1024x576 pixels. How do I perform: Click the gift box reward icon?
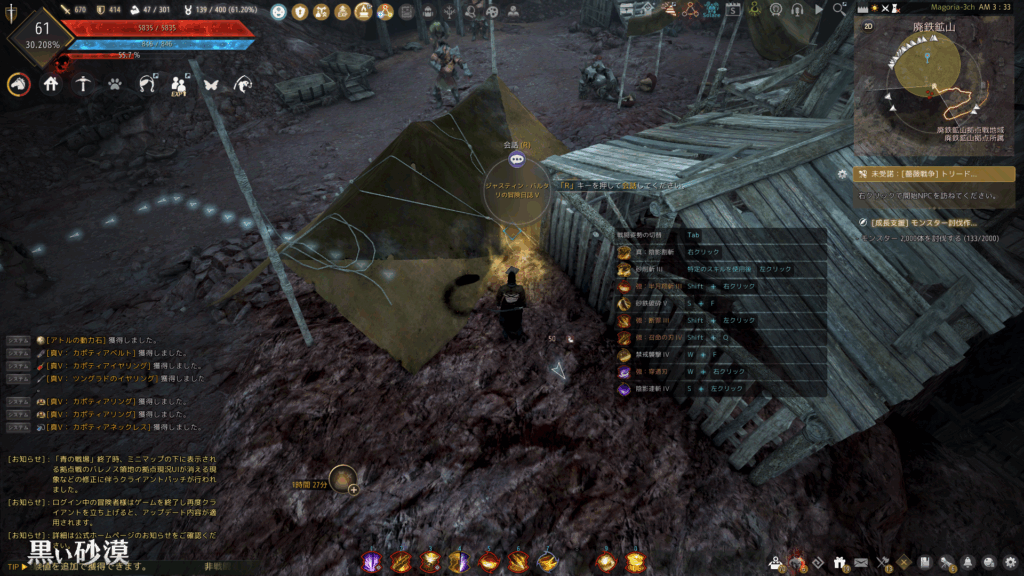point(838,562)
